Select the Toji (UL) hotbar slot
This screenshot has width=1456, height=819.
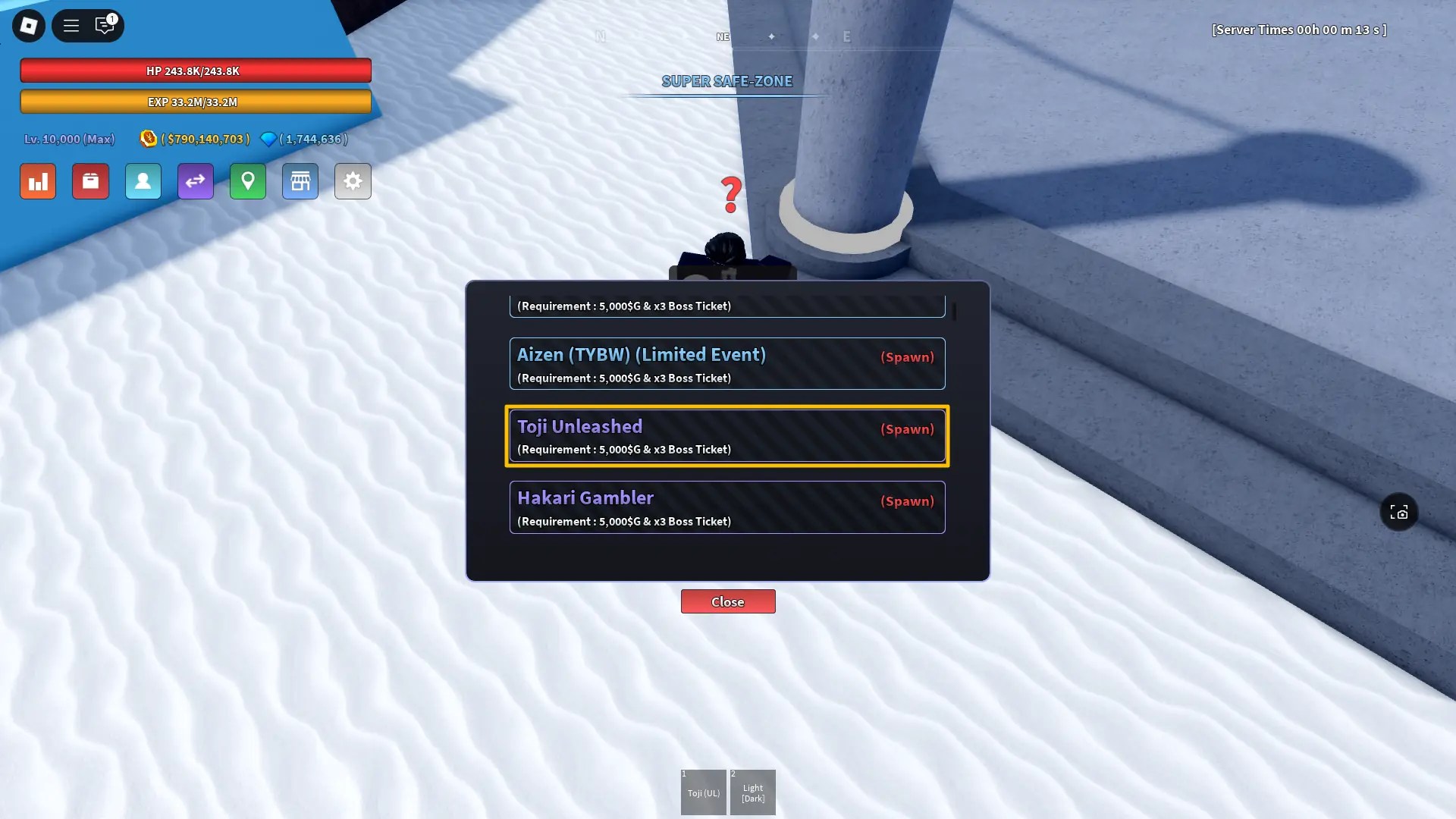tap(703, 792)
